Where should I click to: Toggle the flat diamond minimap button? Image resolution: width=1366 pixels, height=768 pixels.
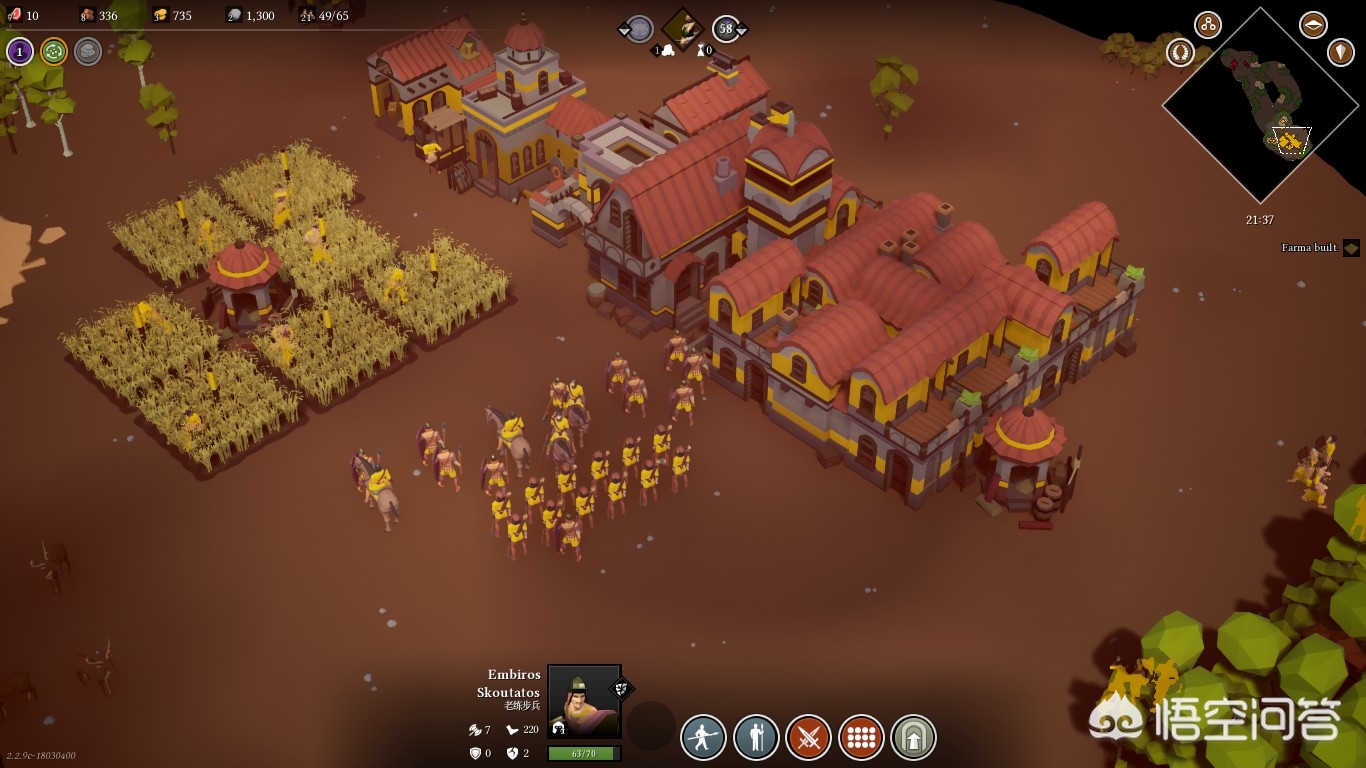click(1313, 25)
